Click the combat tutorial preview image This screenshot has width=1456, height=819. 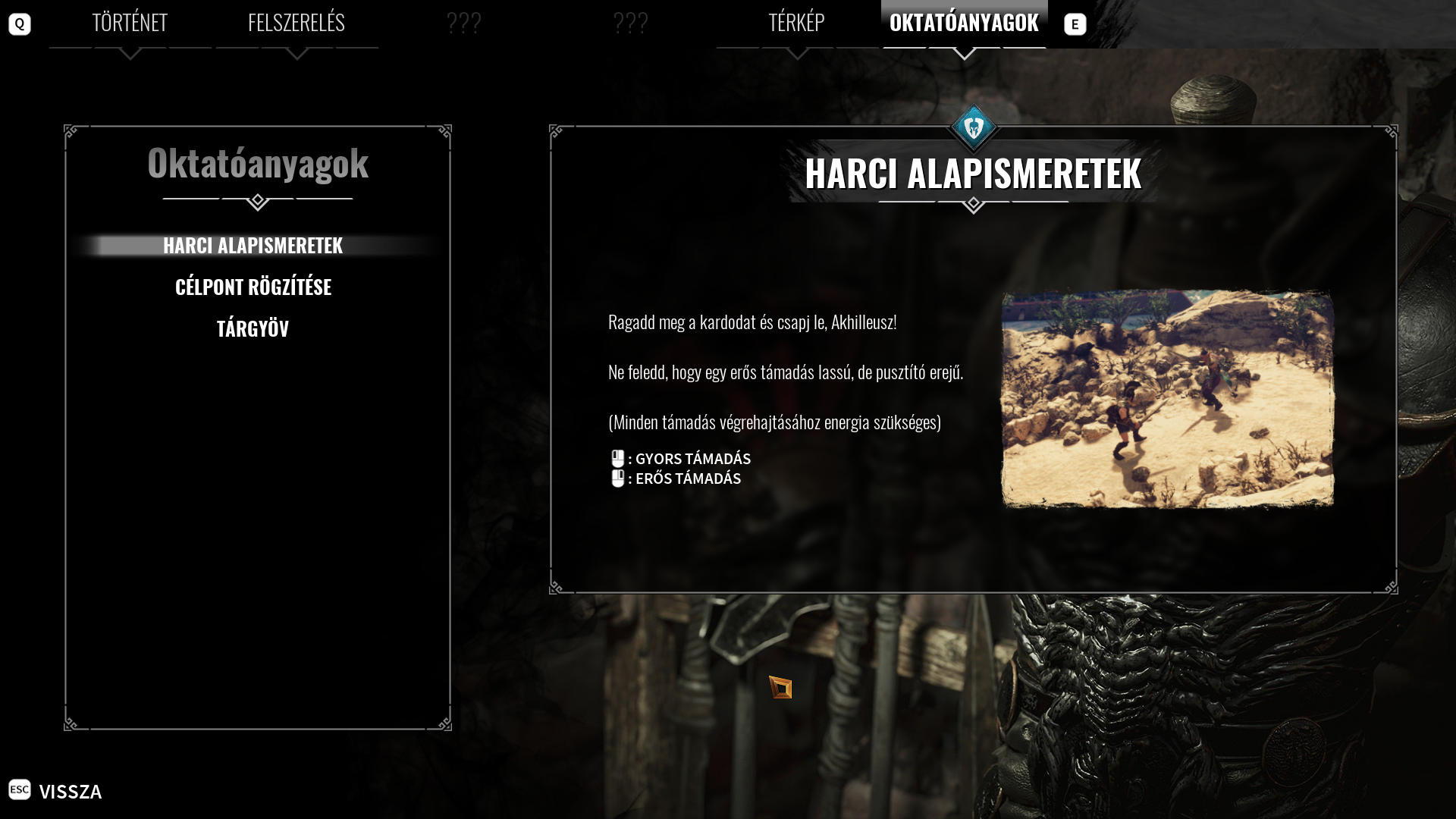(x=1167, y=399)
